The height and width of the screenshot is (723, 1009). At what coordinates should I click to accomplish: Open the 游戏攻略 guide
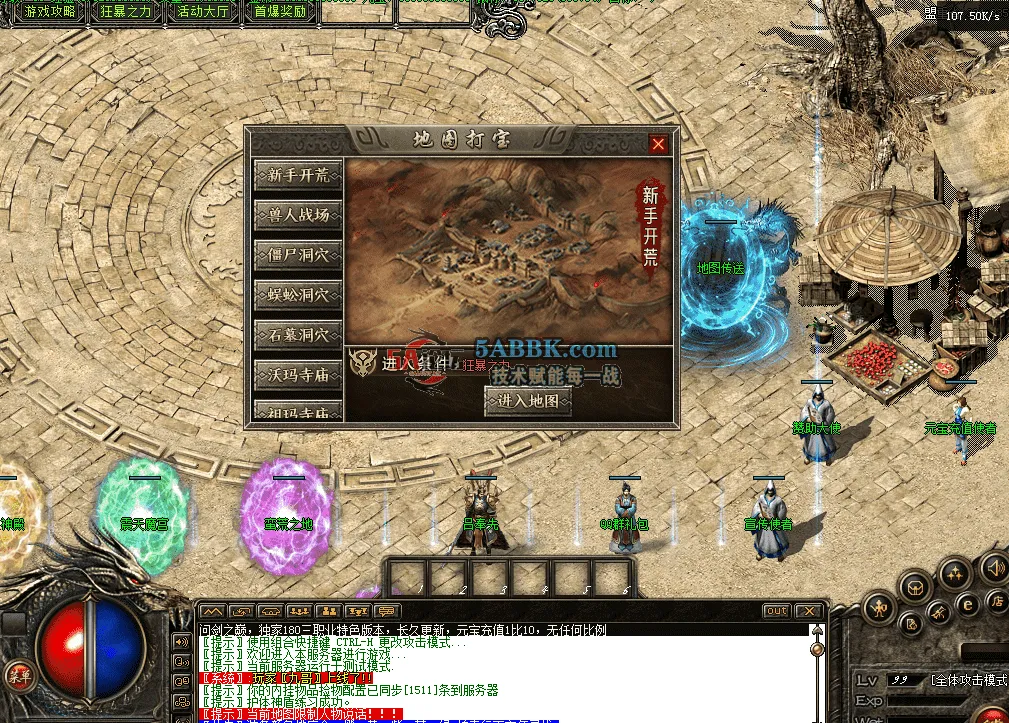[50, 12]
